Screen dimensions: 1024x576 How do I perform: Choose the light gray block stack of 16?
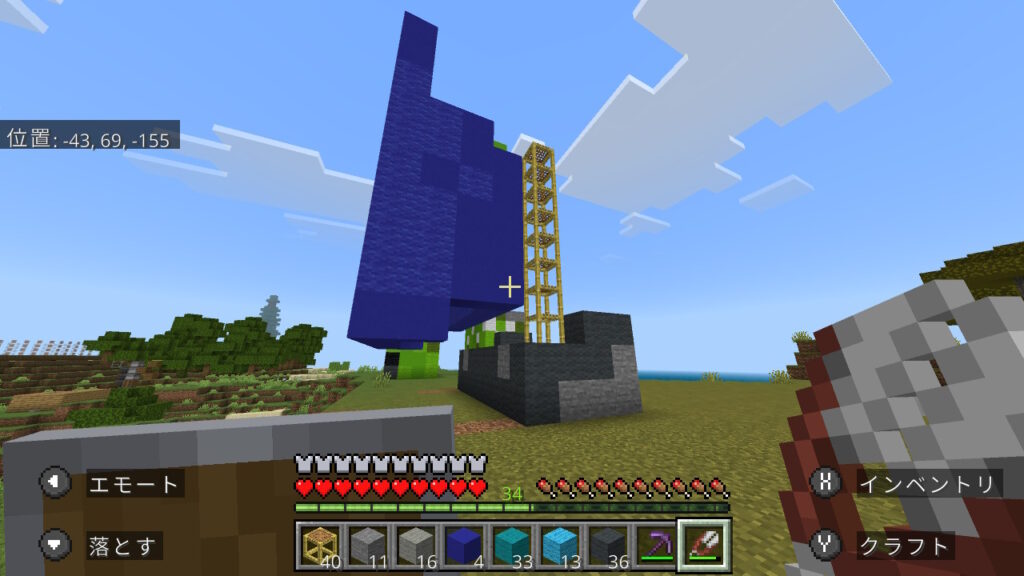tap(415, 546)
